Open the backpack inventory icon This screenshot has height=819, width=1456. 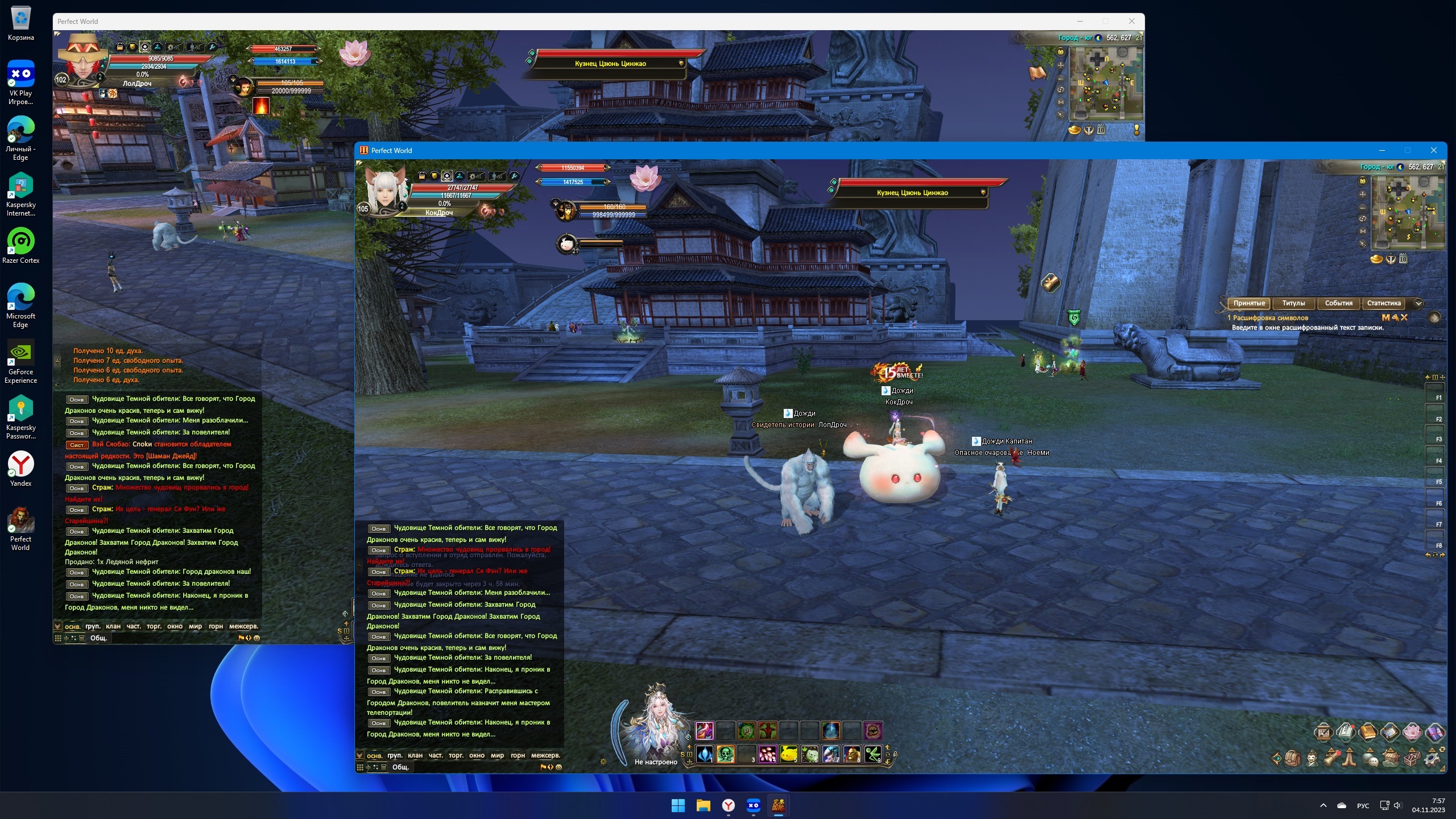click(1293, 759)
